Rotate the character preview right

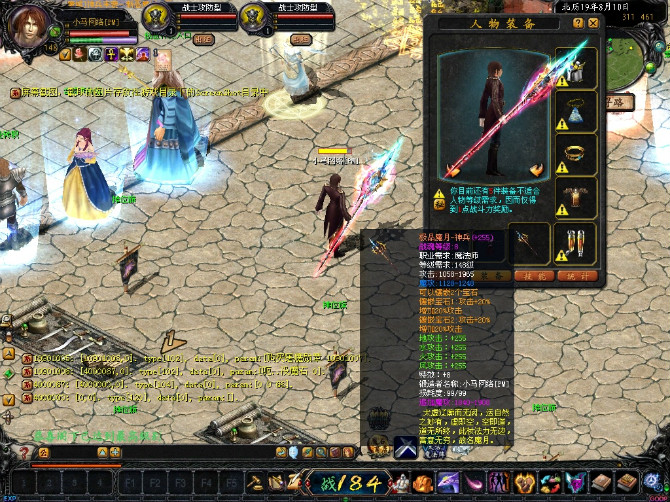[537, 171]
